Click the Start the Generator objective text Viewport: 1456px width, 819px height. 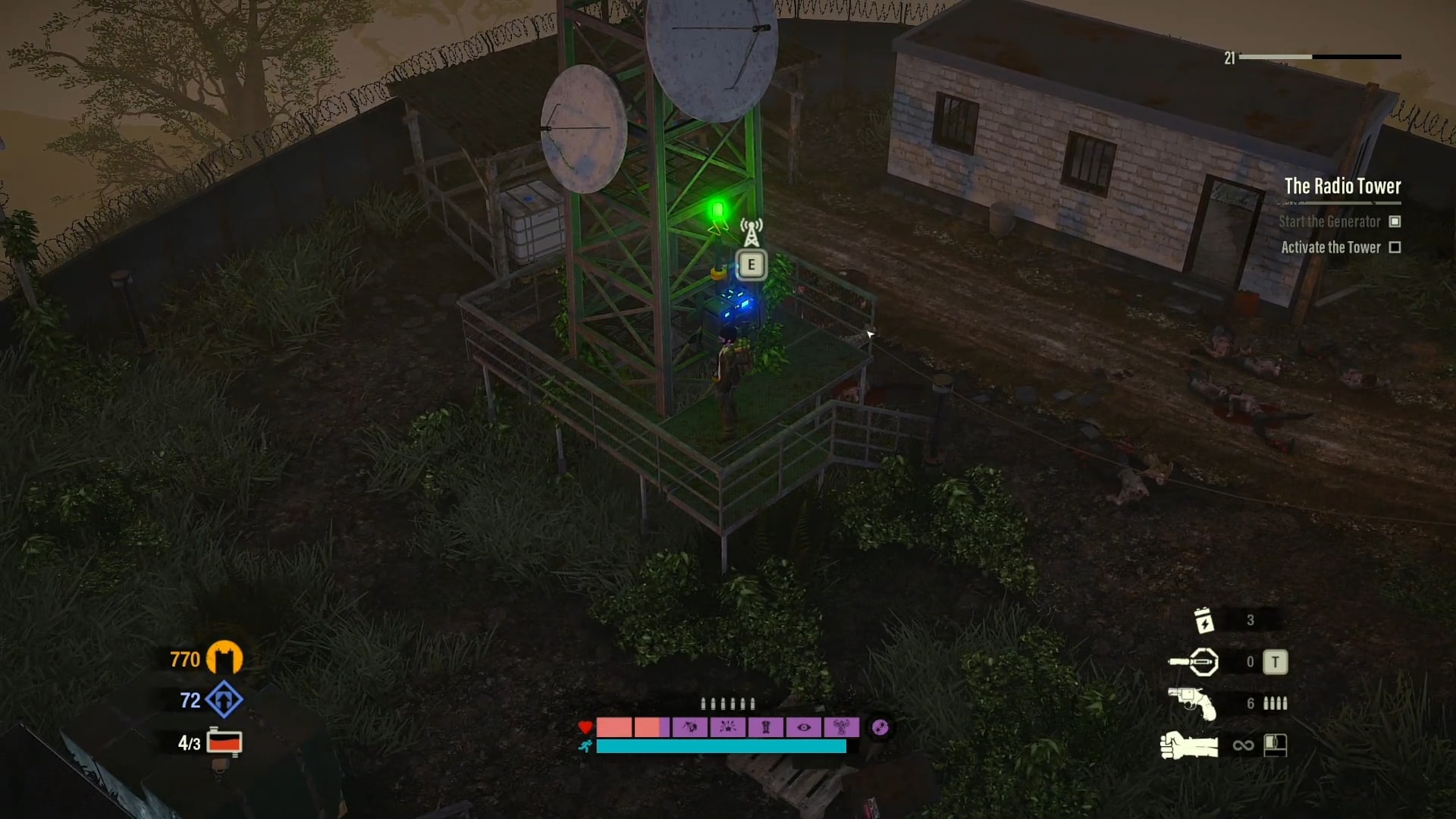pos(1329,221)
